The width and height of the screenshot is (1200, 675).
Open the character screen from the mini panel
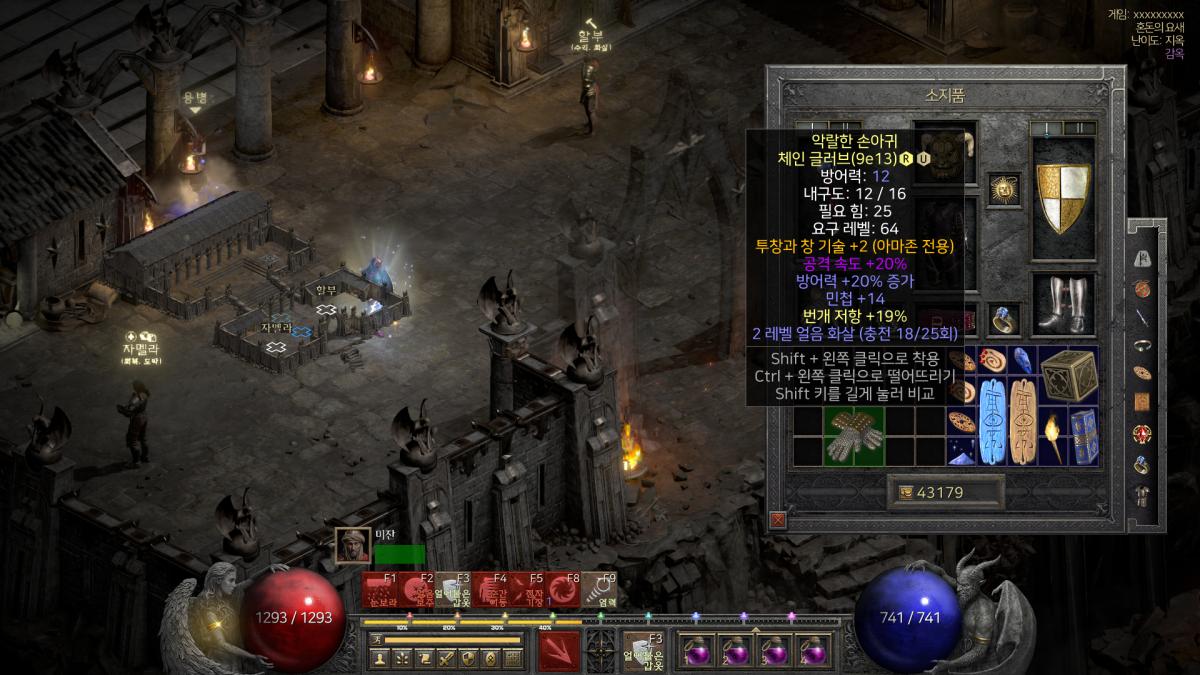coord(380,658)
